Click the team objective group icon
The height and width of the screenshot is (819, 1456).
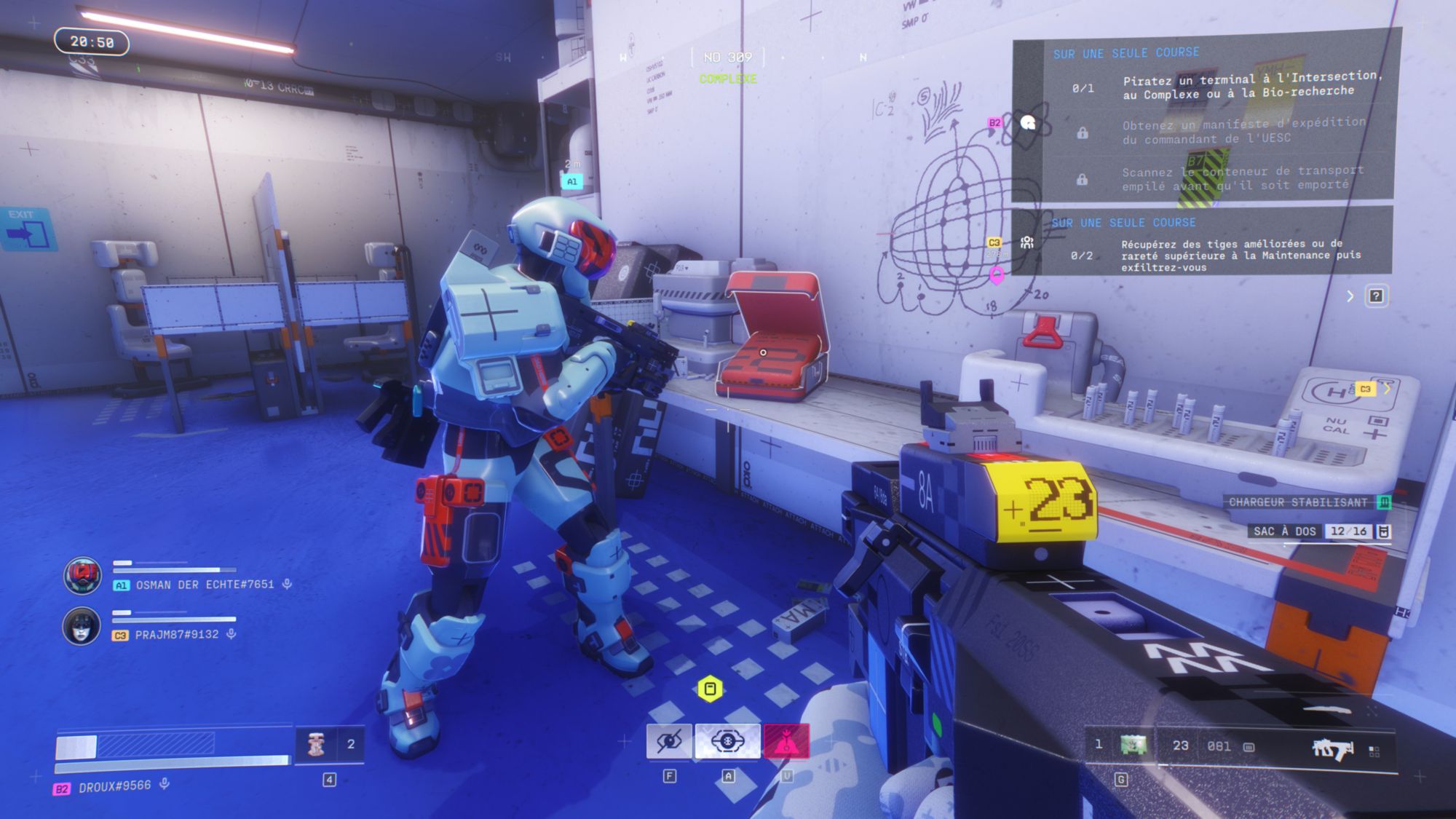pyautogui.click(x=1027, y=242)
